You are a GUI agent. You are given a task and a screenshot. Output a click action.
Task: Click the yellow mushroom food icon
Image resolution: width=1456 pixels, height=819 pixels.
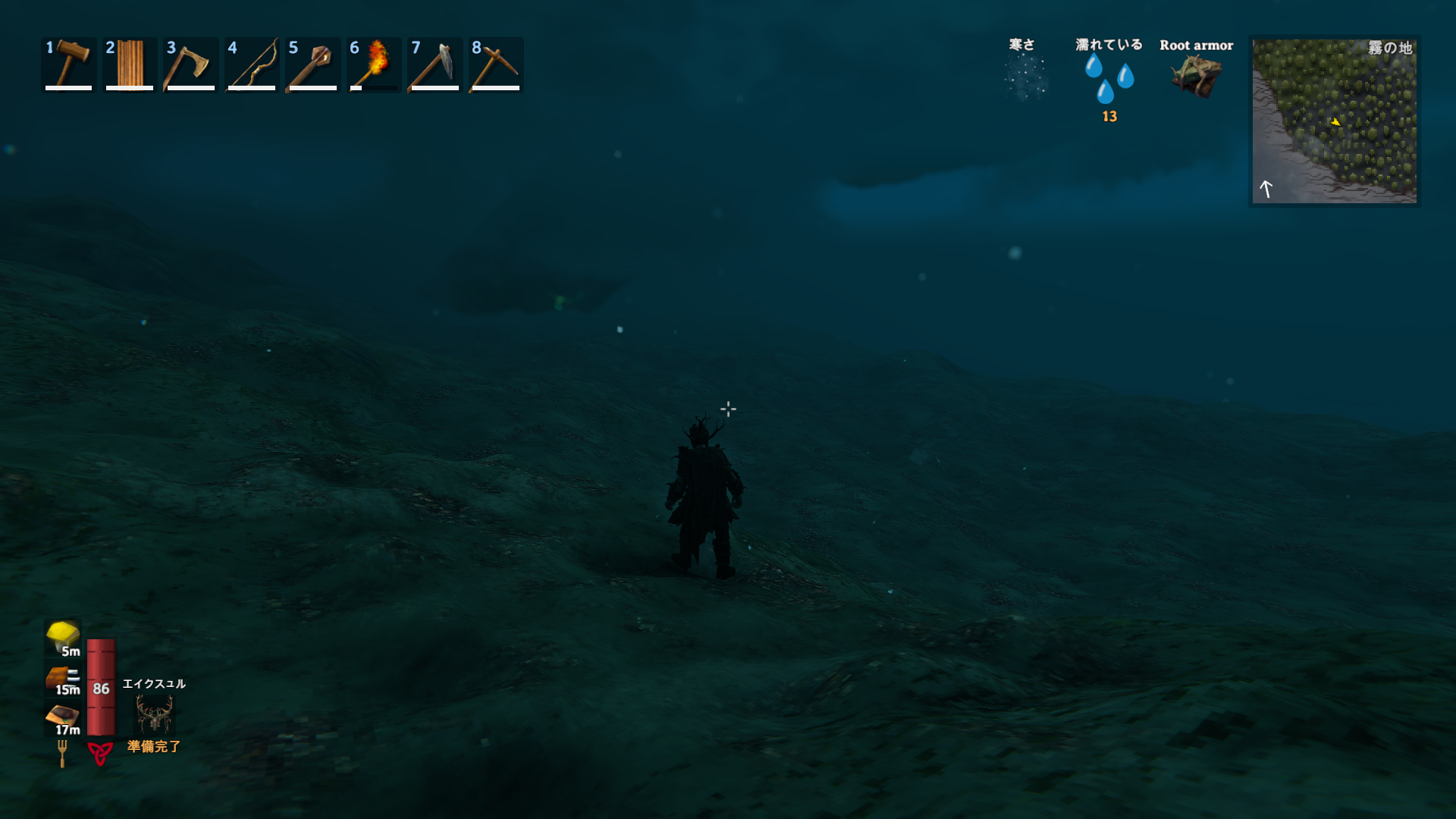pyautogui.click(x=63, y=636)
